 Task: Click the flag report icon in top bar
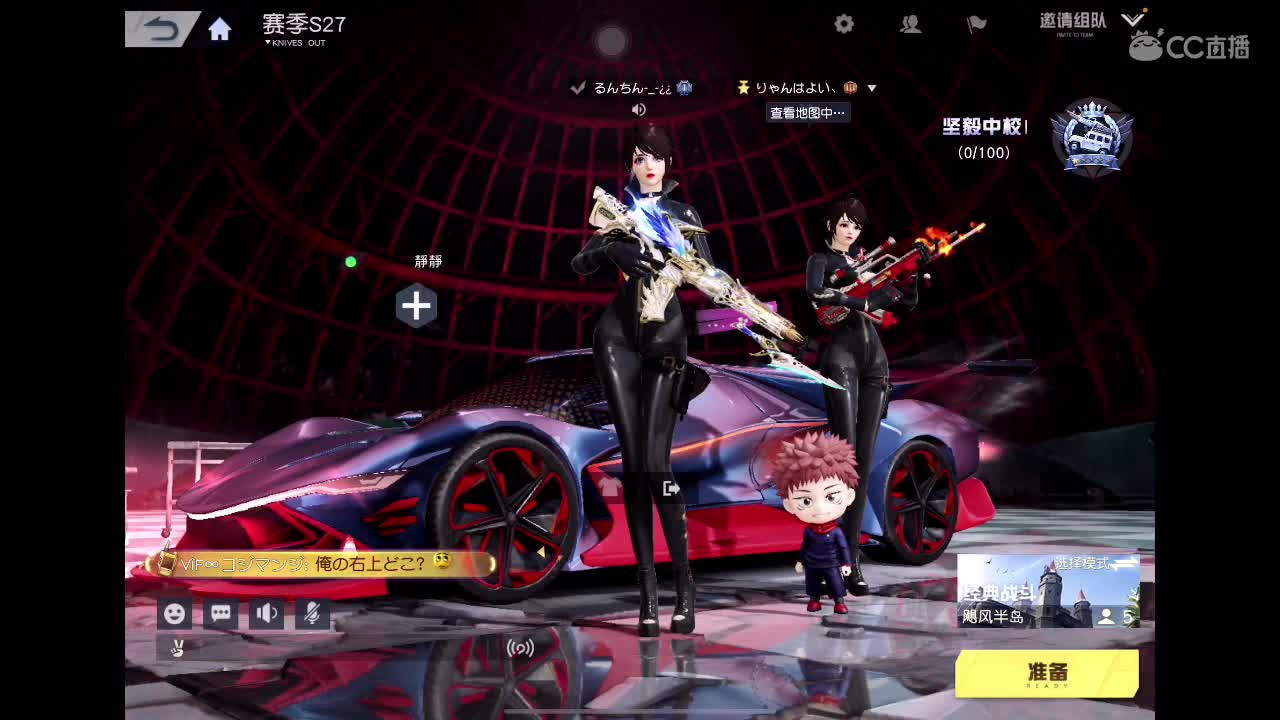click(976, 24)
